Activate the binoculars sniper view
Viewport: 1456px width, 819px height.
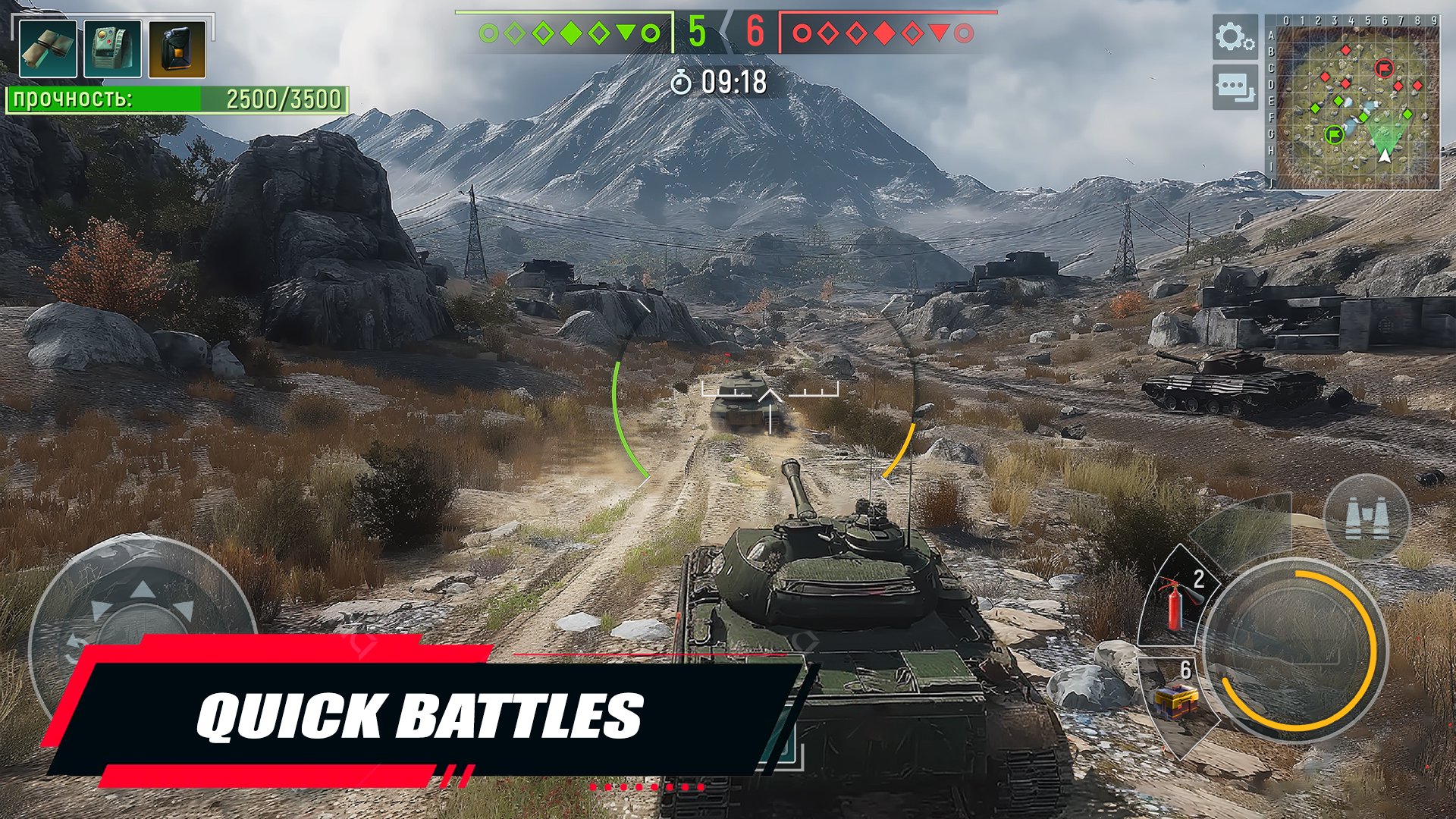point(1367,517)
